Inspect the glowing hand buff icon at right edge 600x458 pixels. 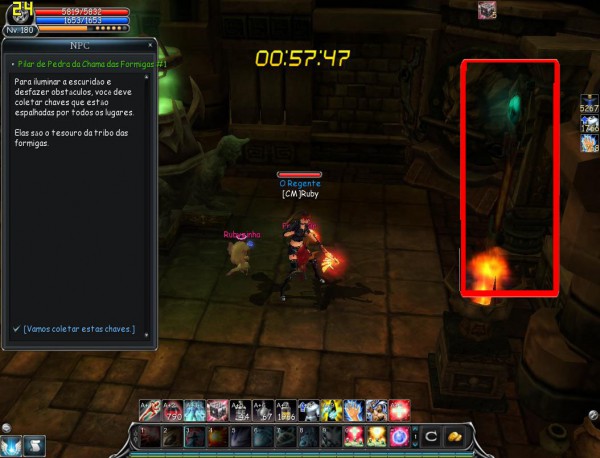click(x=589, y=143)
